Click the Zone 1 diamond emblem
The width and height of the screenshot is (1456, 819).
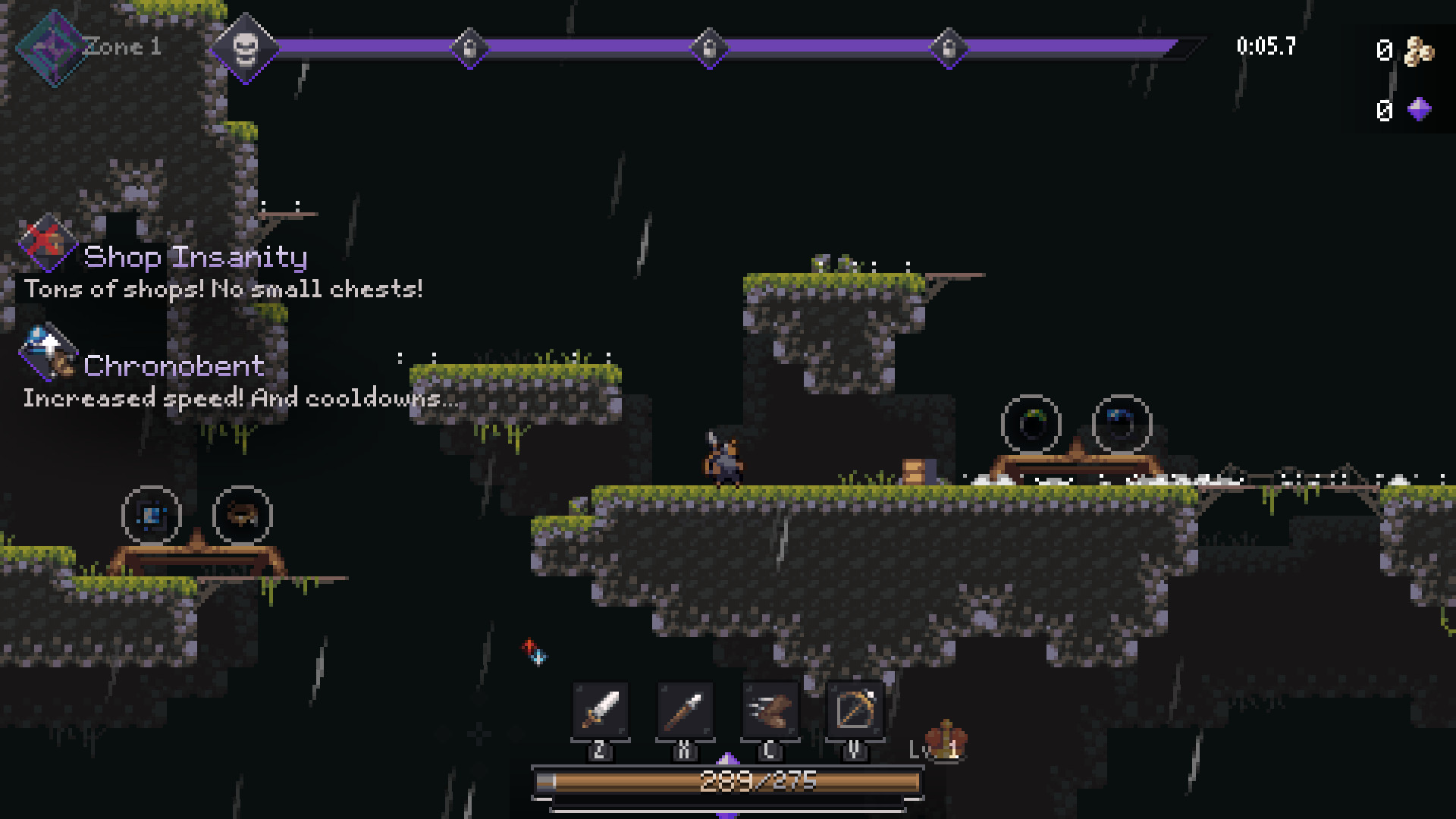coord(53,47)
